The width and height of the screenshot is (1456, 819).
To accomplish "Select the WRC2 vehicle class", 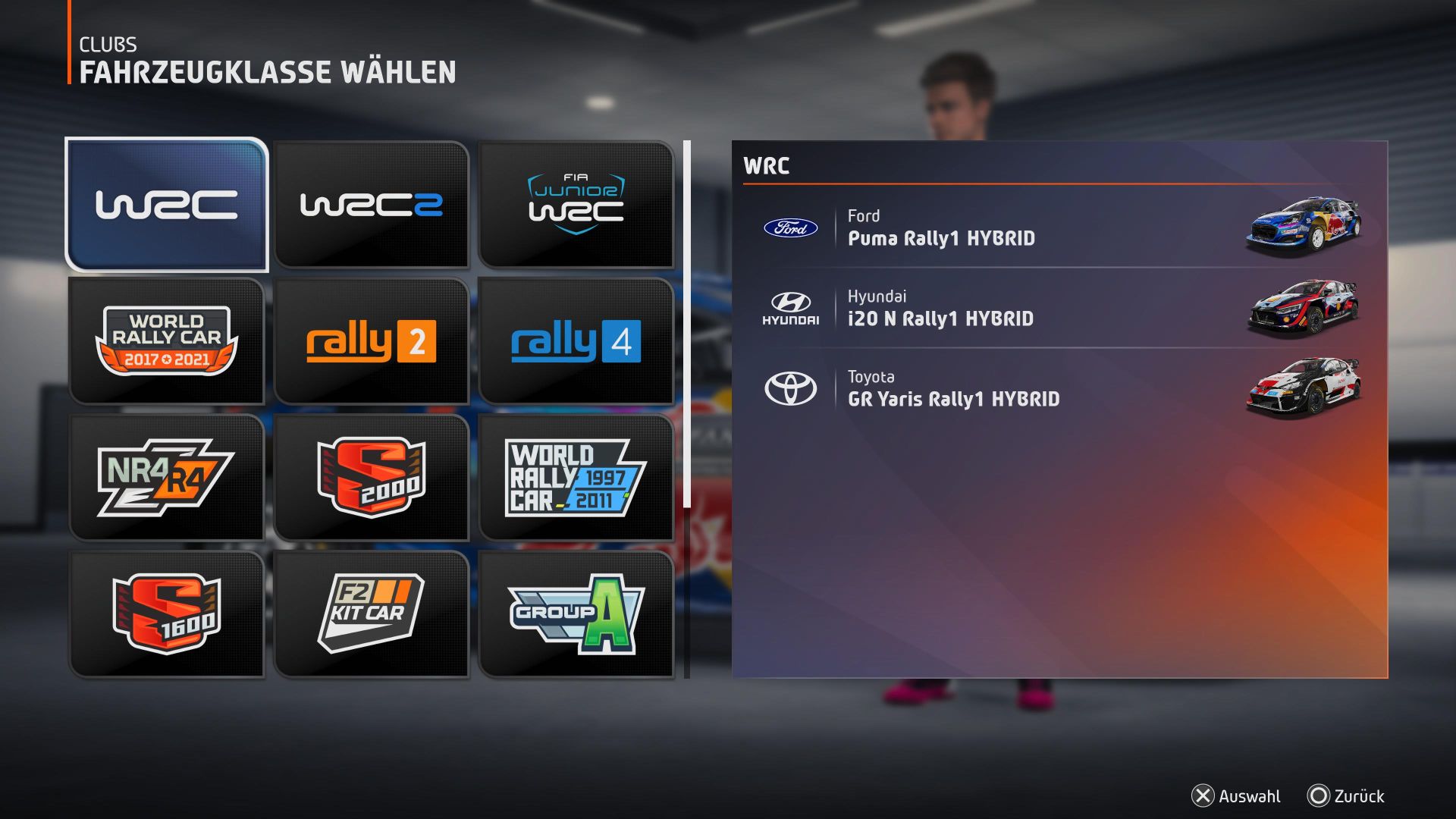I will click(372, 203).
